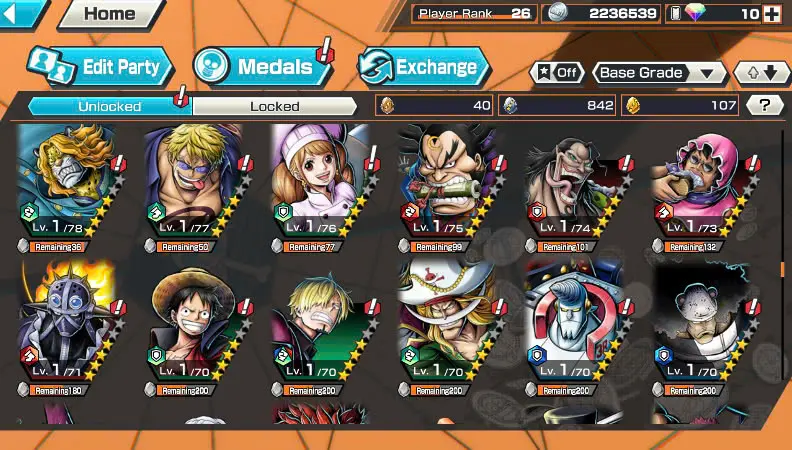Go back with the arrow button
This screenshot has width=792, height=450.
pyautogui.click(x=22, y=14)
